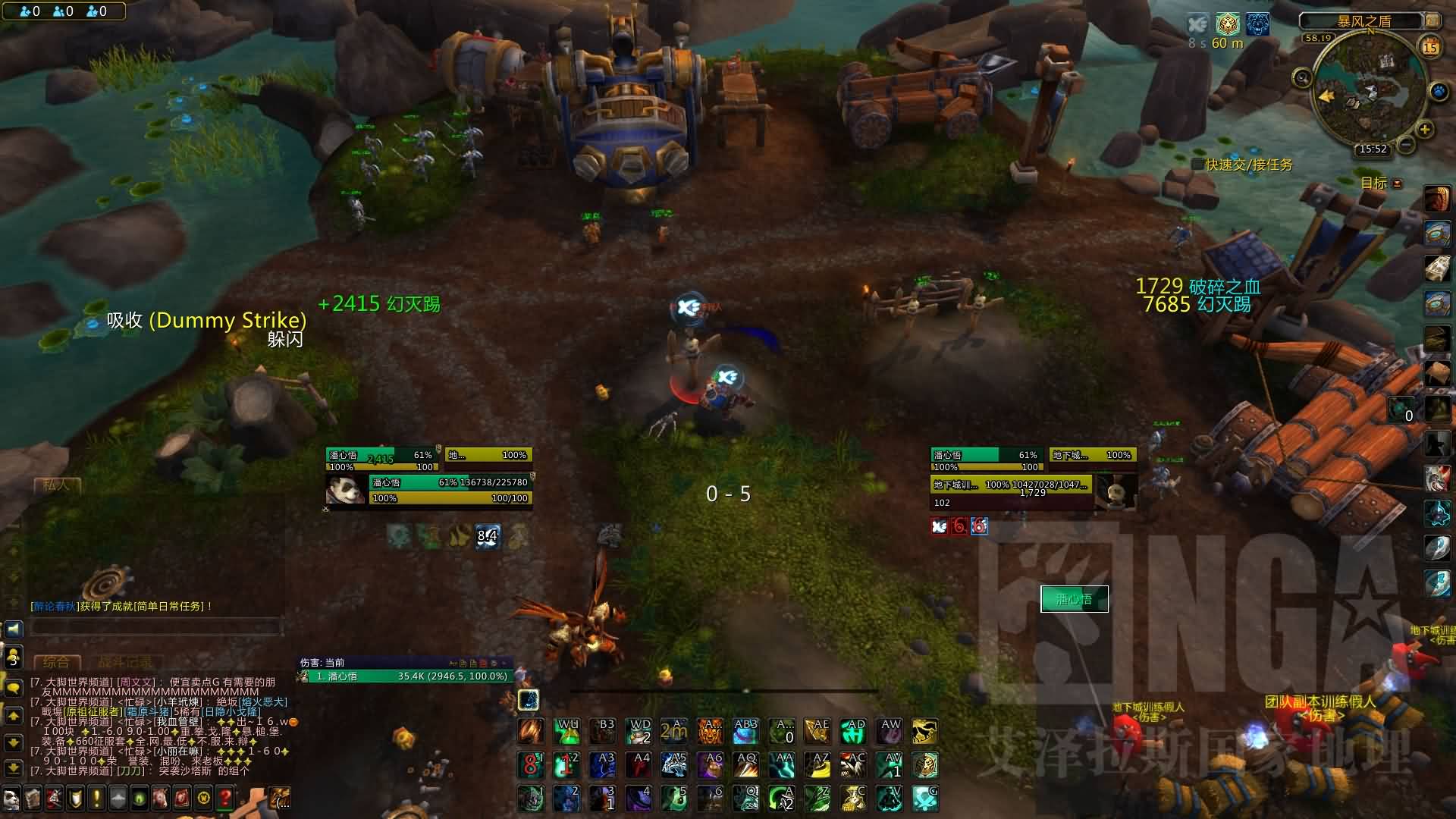Open the chat menu speech bubble button

(x=14, y=689)
